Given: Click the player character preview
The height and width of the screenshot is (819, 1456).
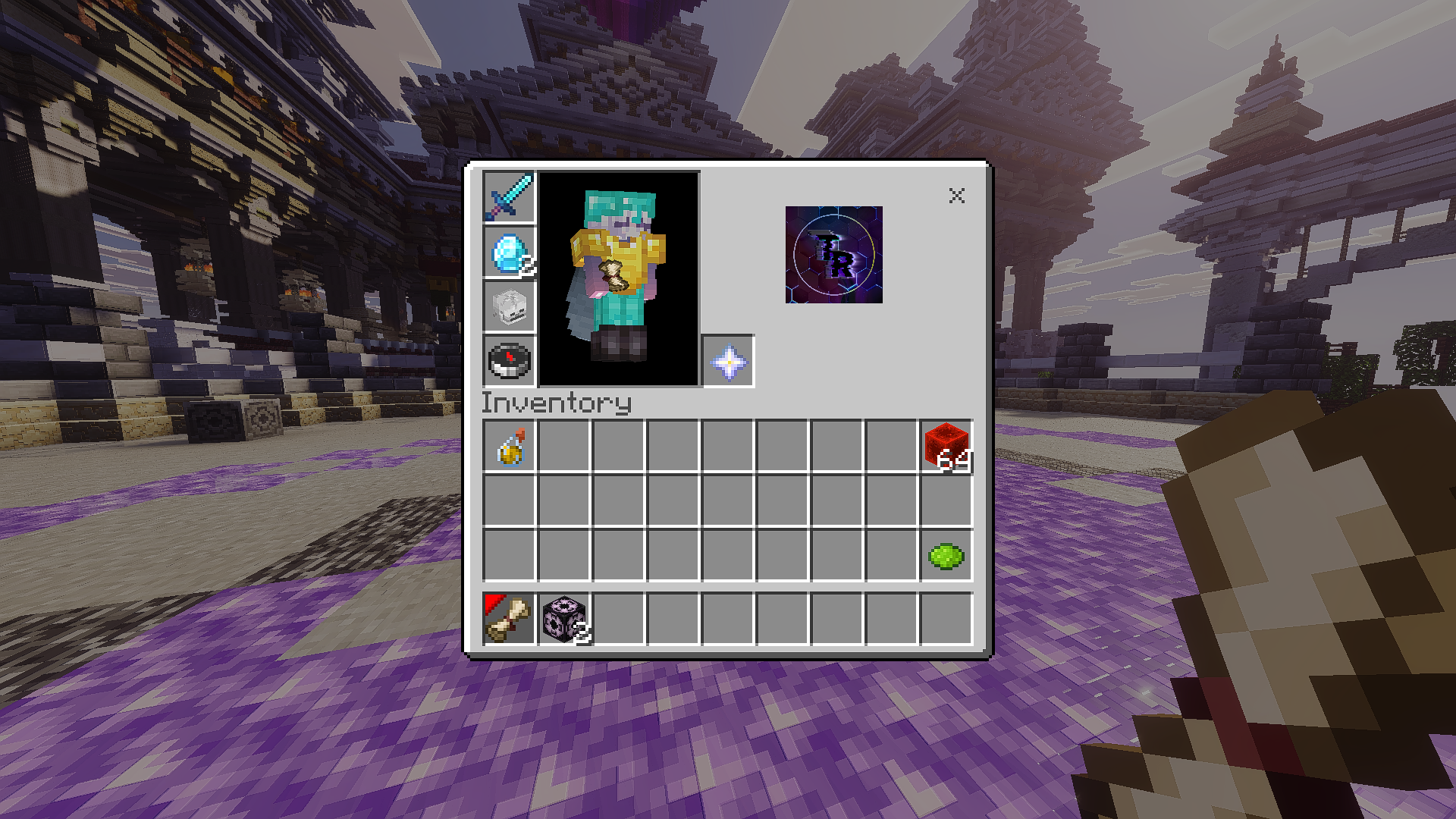Looking at the screenshot, I should coord(618,278).
